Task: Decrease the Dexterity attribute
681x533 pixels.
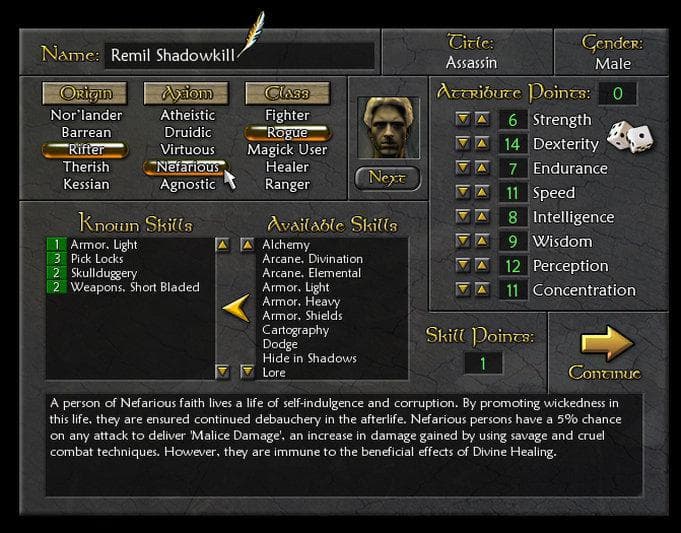Action: pos(463,144)
